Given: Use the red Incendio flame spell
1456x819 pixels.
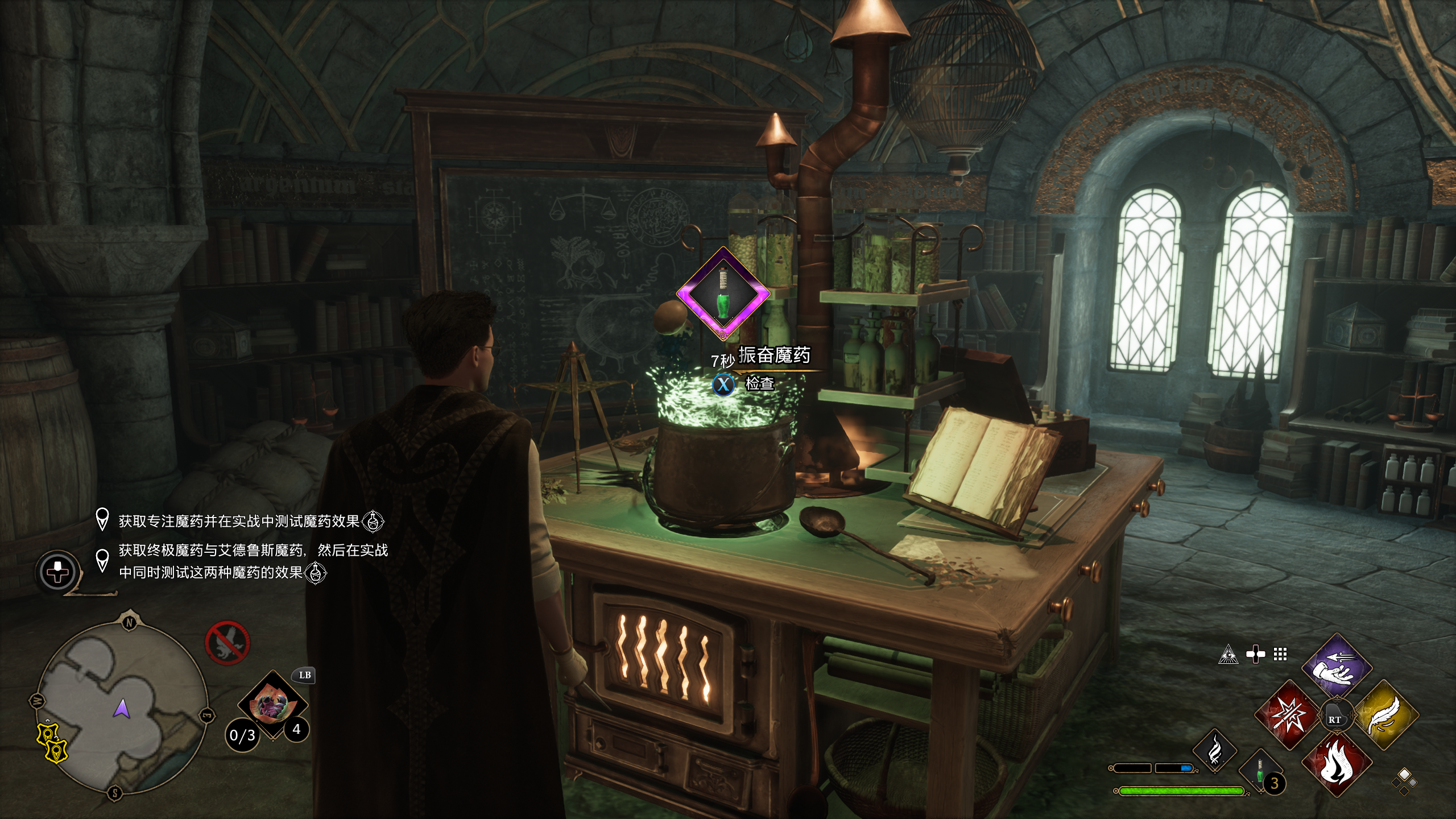Looking at the screenshot, I should coord(1337,763).
